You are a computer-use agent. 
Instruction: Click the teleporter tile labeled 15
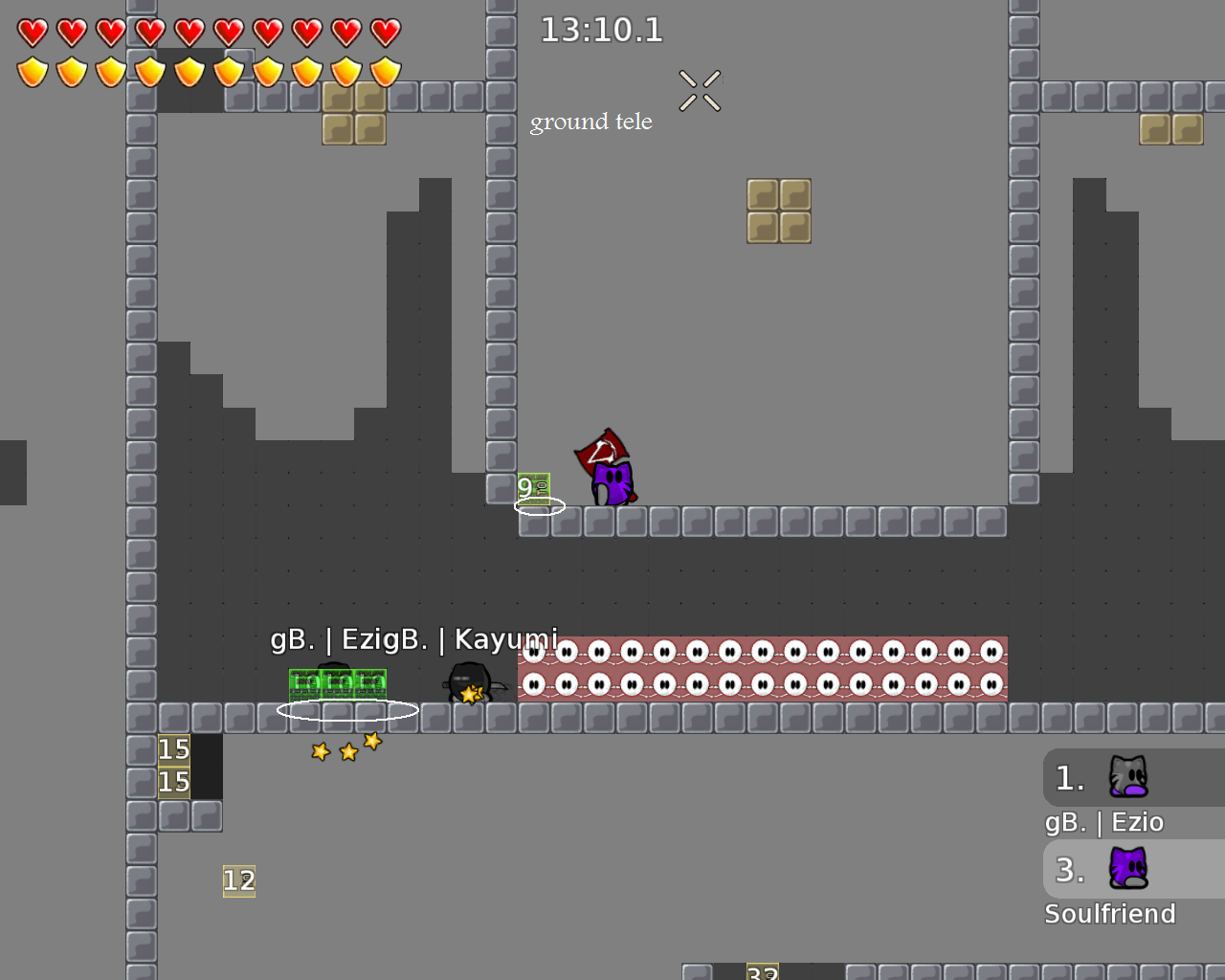(x=173, y=750)
